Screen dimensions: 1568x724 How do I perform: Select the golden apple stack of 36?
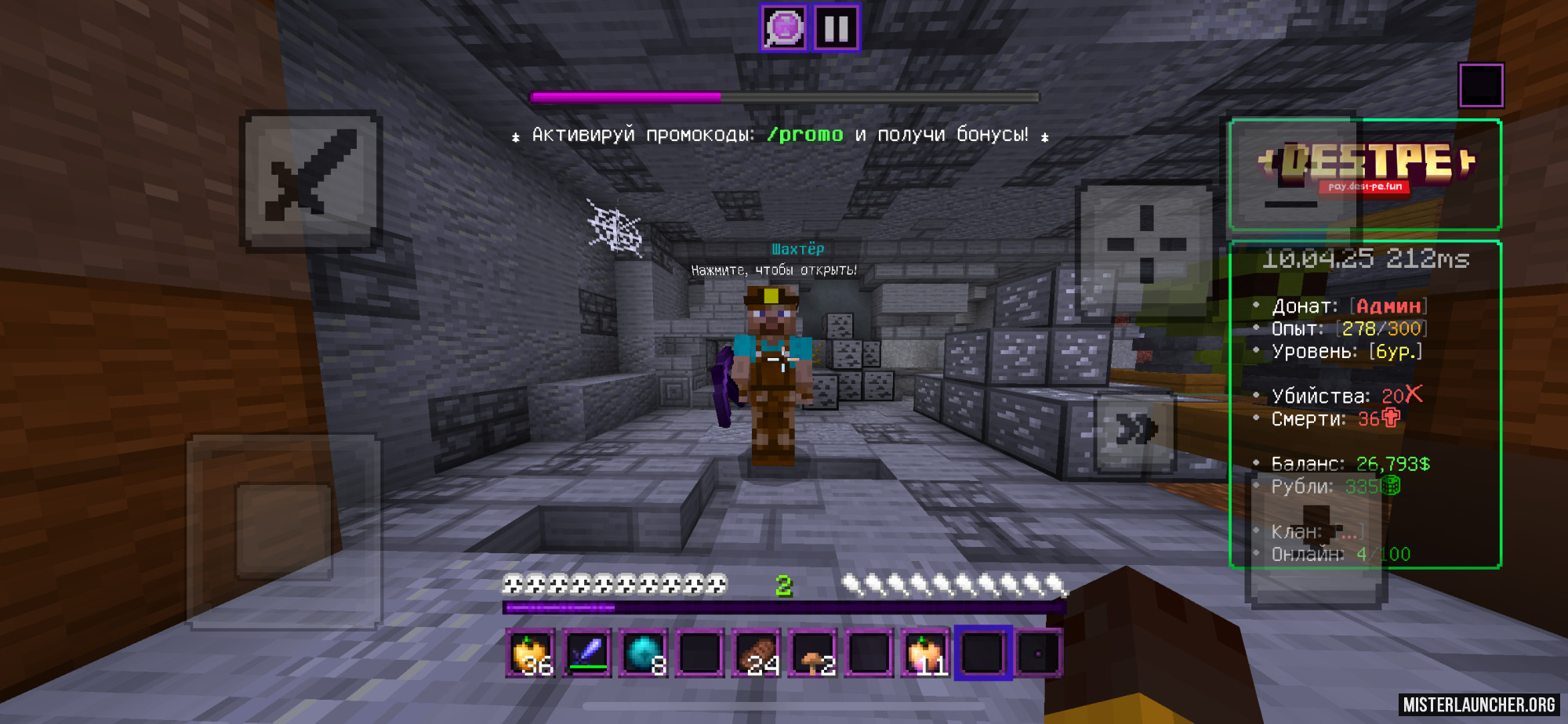click(531, 653)
